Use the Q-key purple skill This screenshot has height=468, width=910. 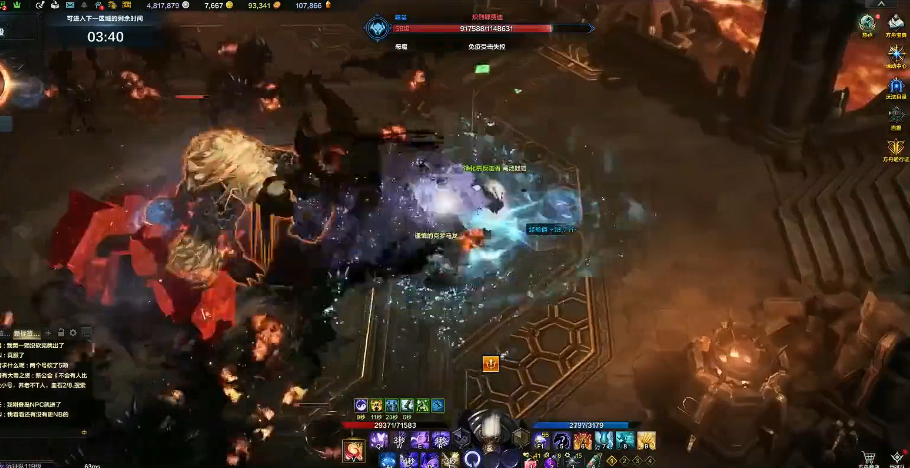click(379, 440)
